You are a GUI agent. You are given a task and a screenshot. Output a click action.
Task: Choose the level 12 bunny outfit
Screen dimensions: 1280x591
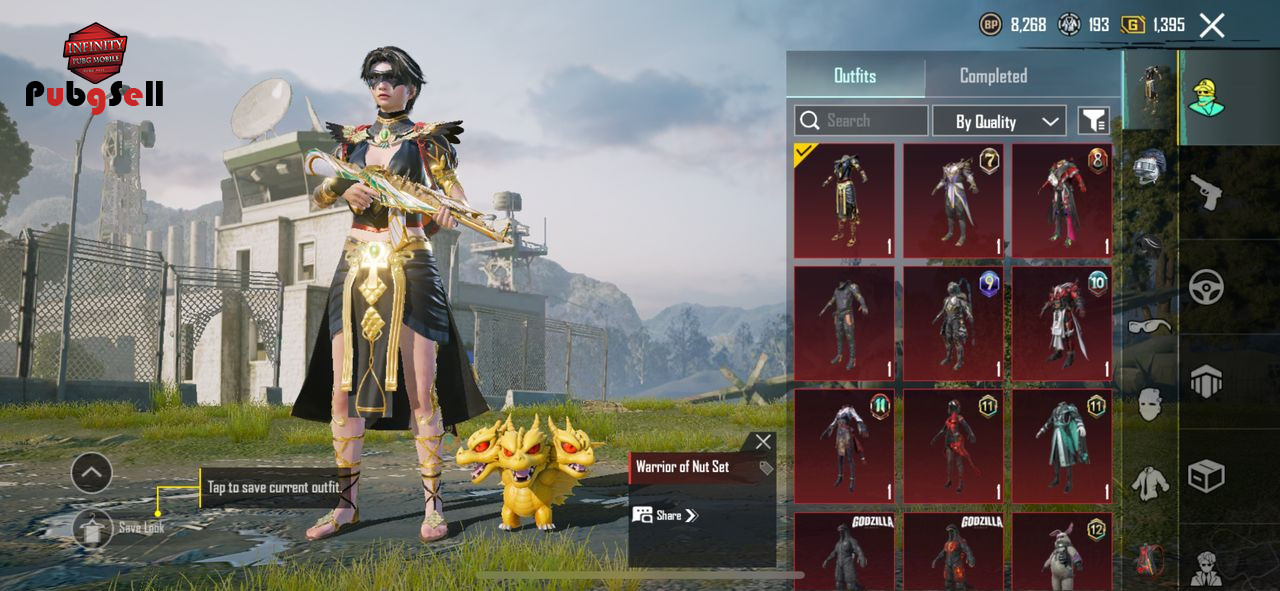pos(1061,550)
